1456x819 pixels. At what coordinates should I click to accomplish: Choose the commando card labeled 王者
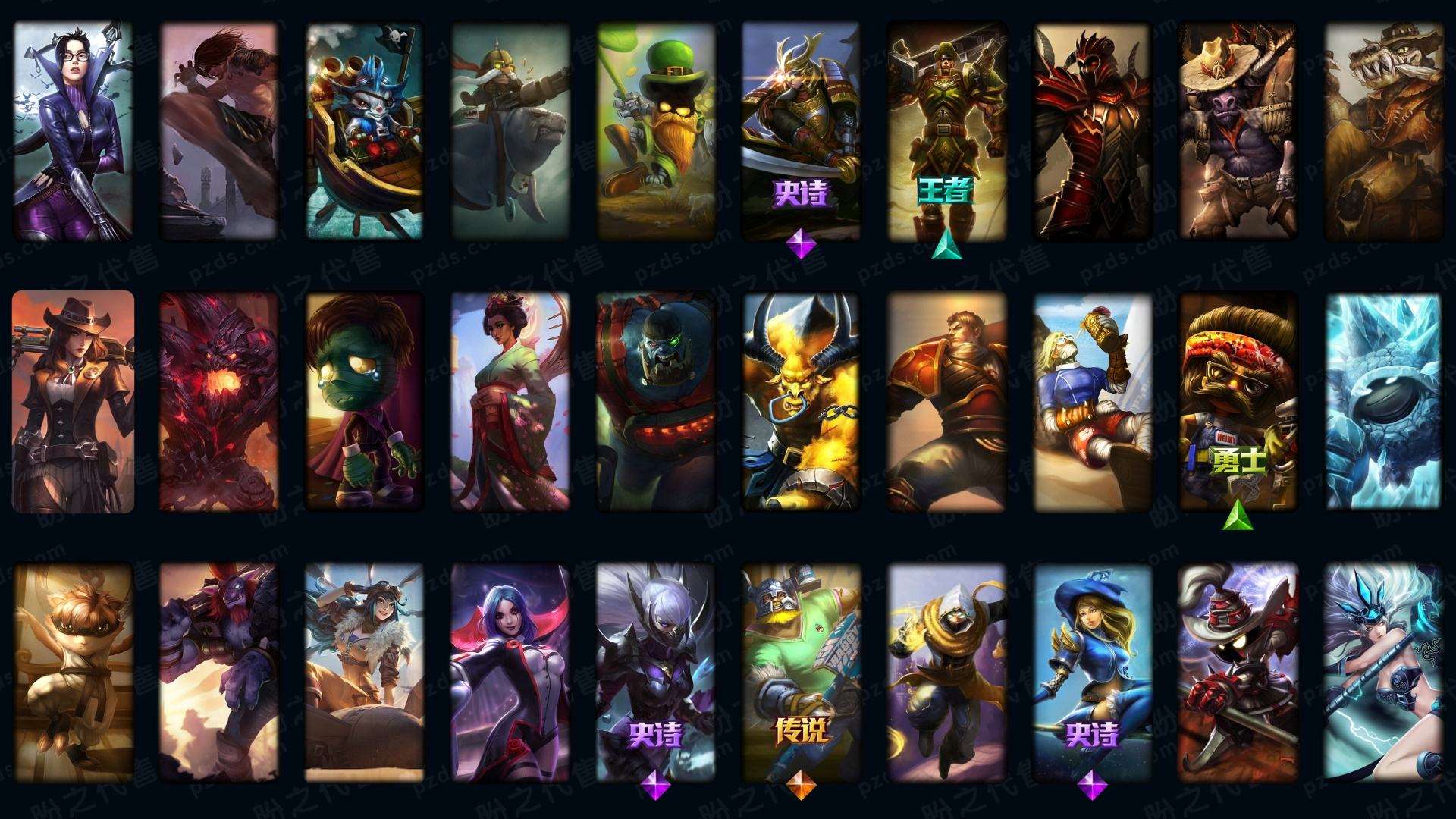tap(946, 130)
